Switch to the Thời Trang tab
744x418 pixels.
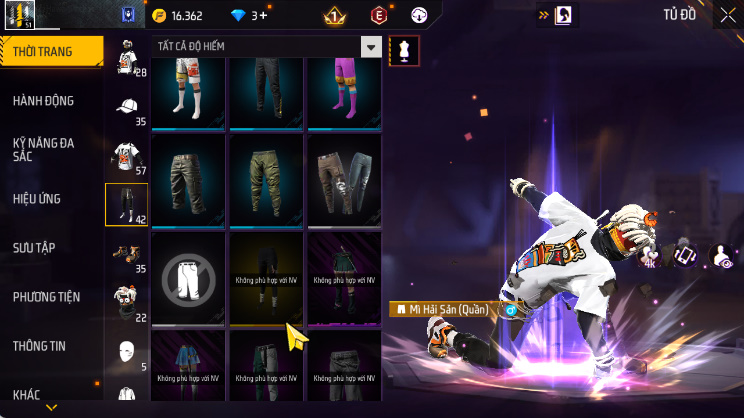tap(50, 51)
